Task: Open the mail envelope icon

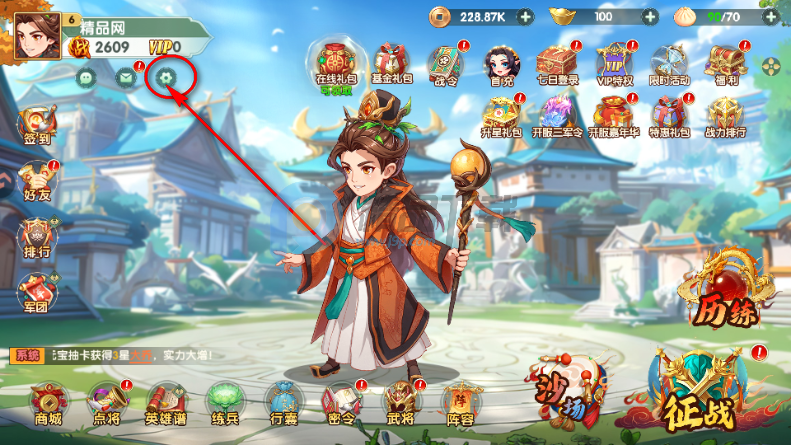Action: point(125,77)
